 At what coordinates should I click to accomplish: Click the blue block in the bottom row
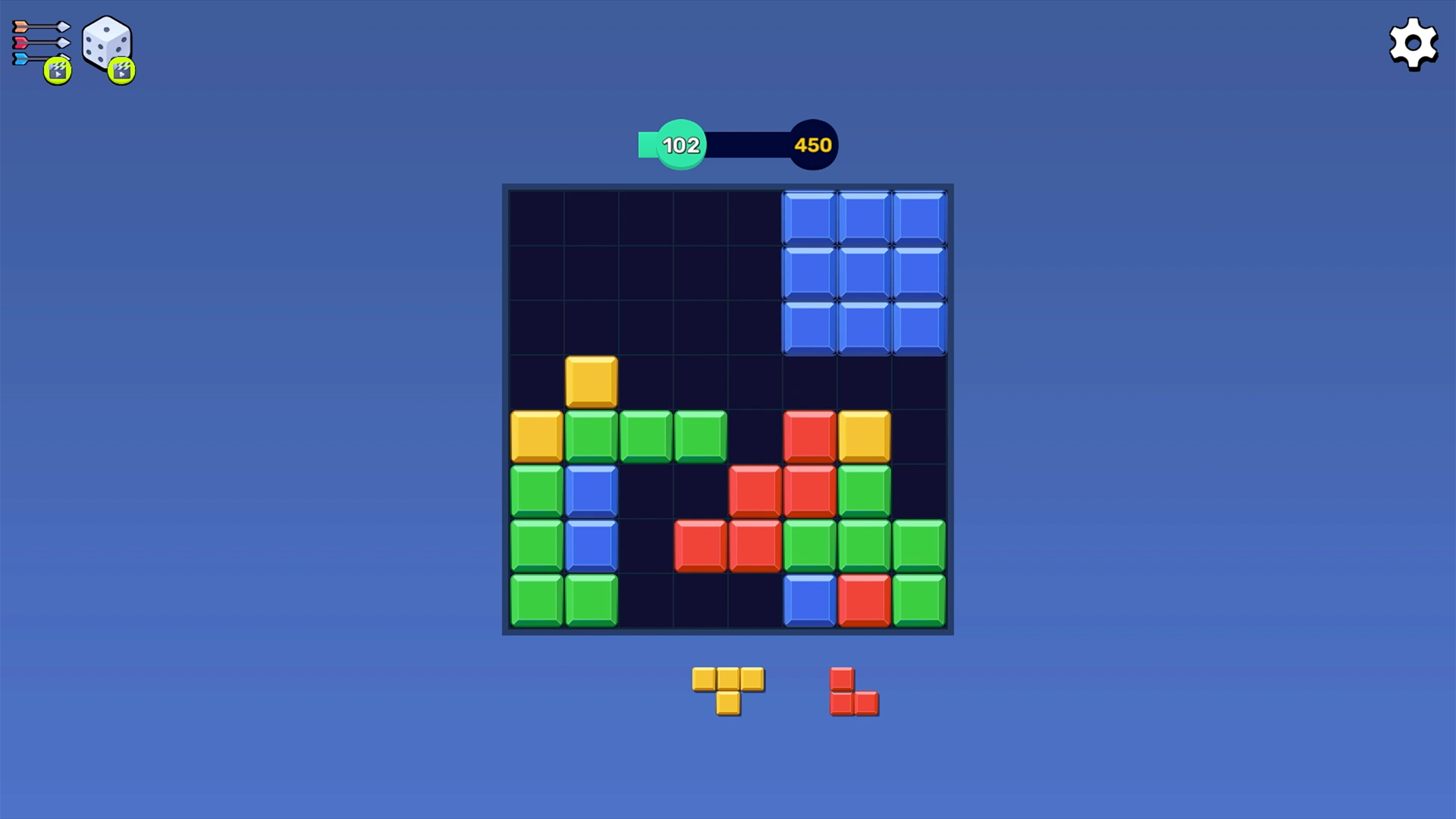[808, 599]
